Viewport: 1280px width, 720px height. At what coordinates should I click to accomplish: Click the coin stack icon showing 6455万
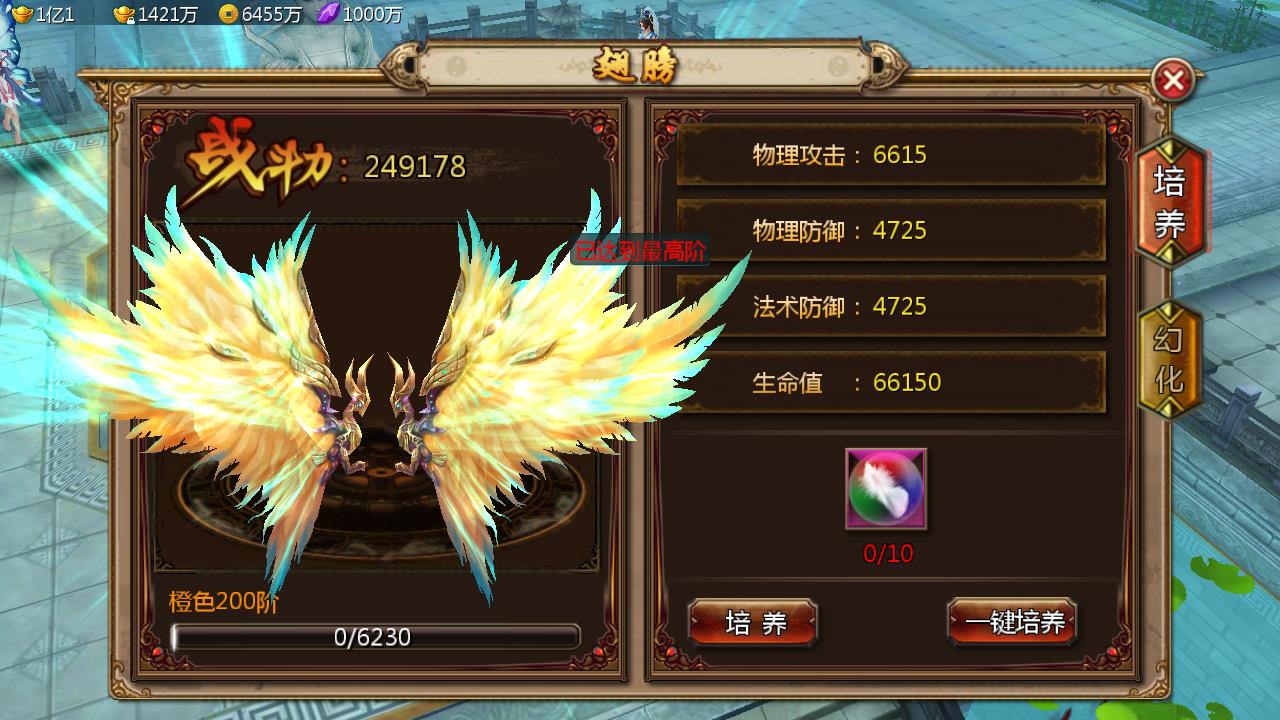pos(230,15)
